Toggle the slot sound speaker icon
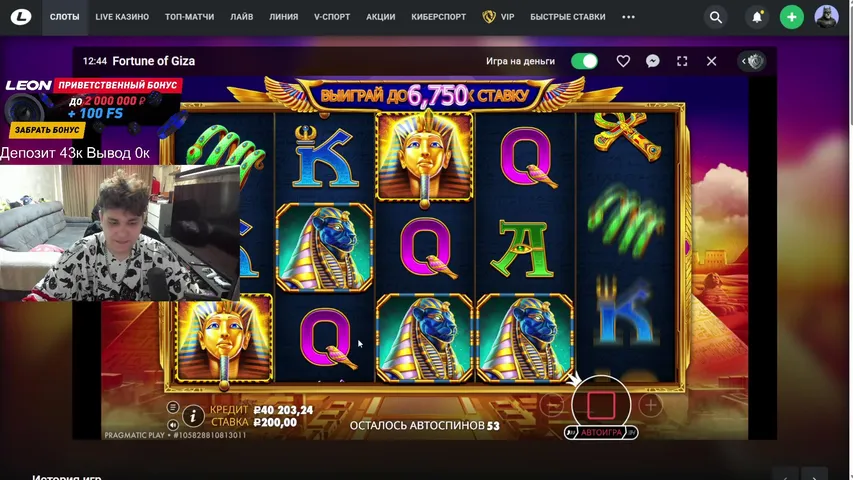The width and height of the screenshot is (853, 480). click(173, 424)
